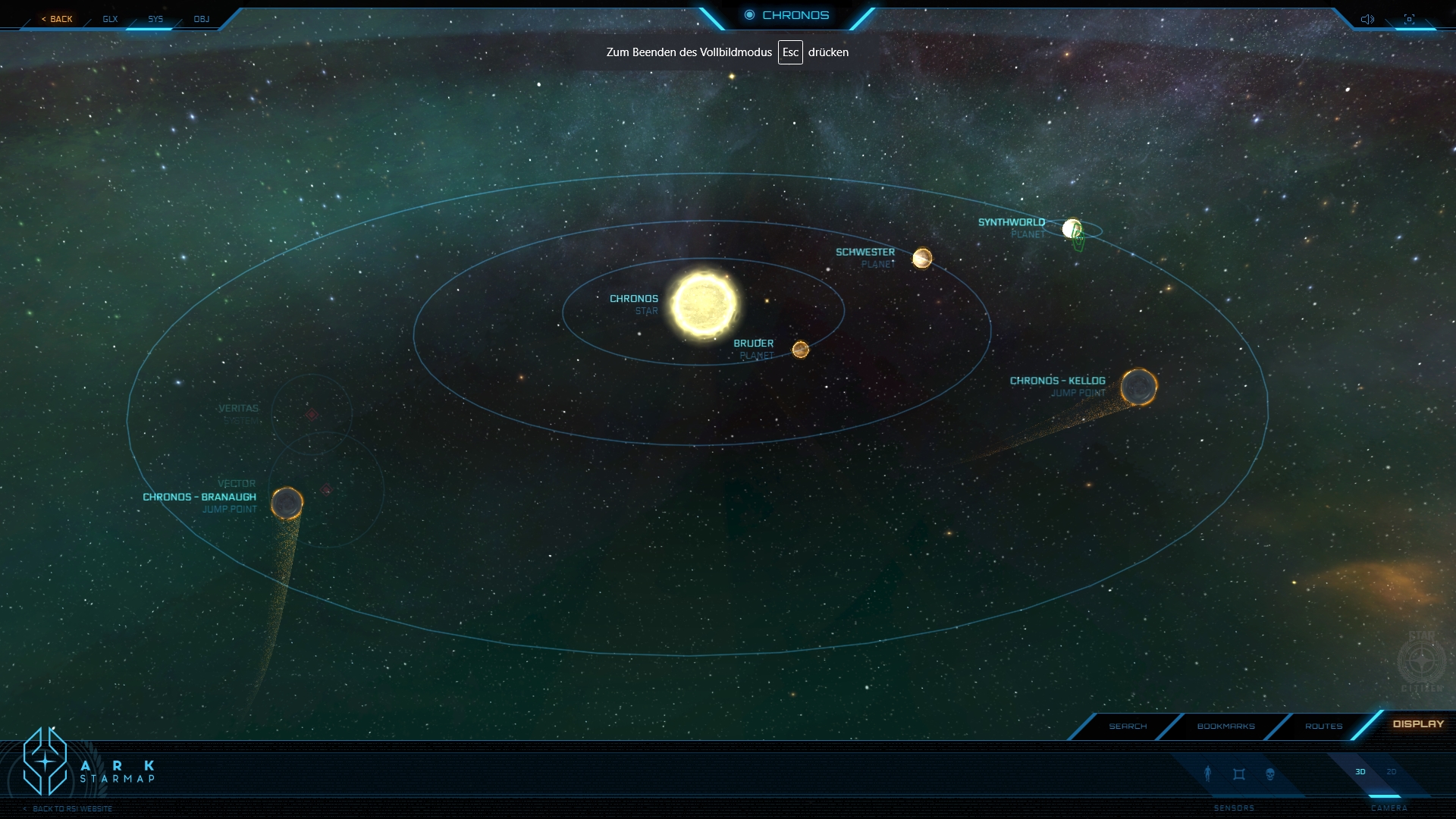
Task: Show the Routes tab
Action: pos(1323,726)
